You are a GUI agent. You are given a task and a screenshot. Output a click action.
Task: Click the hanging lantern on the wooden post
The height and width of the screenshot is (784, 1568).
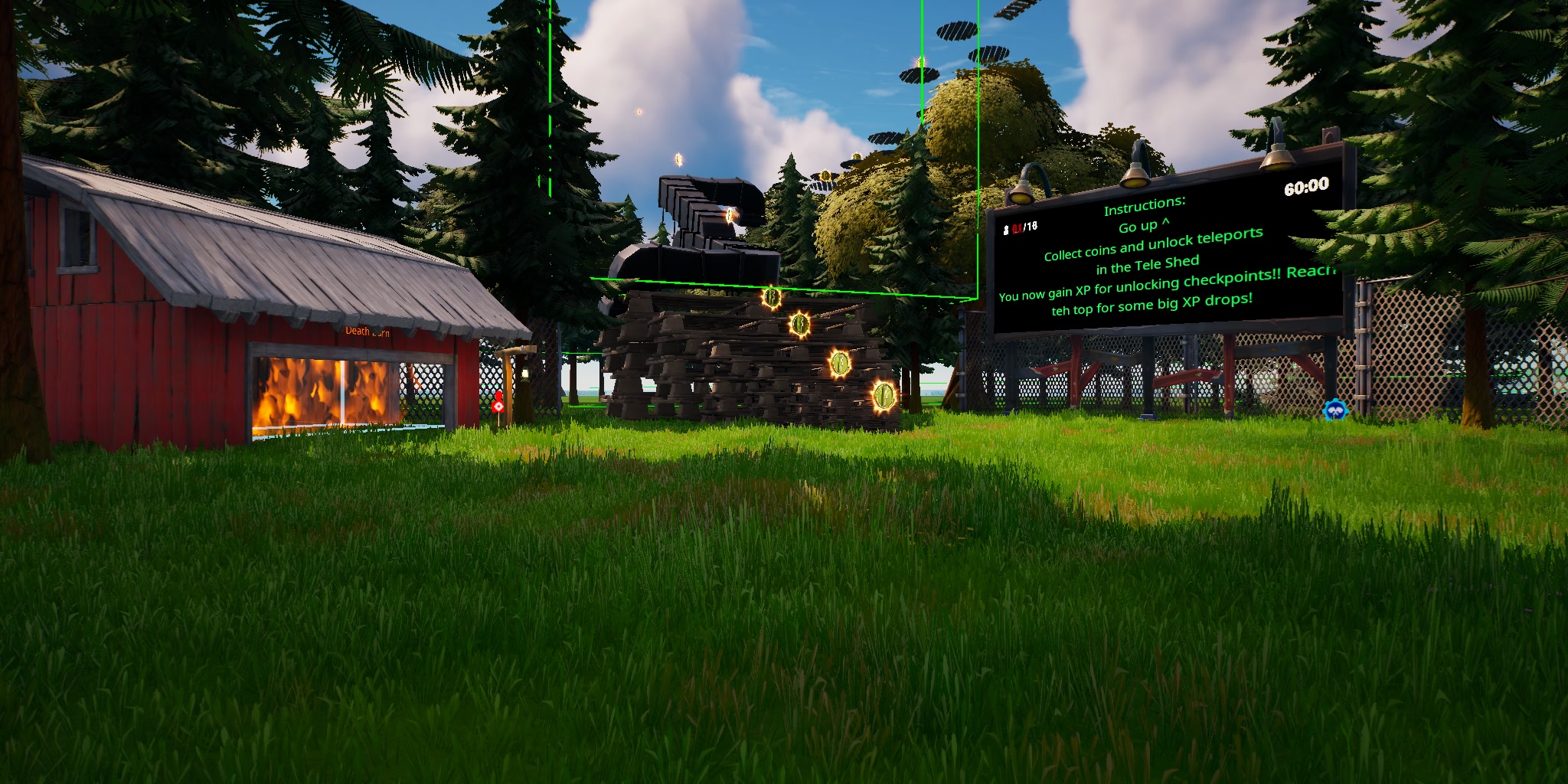pos(525,374)
